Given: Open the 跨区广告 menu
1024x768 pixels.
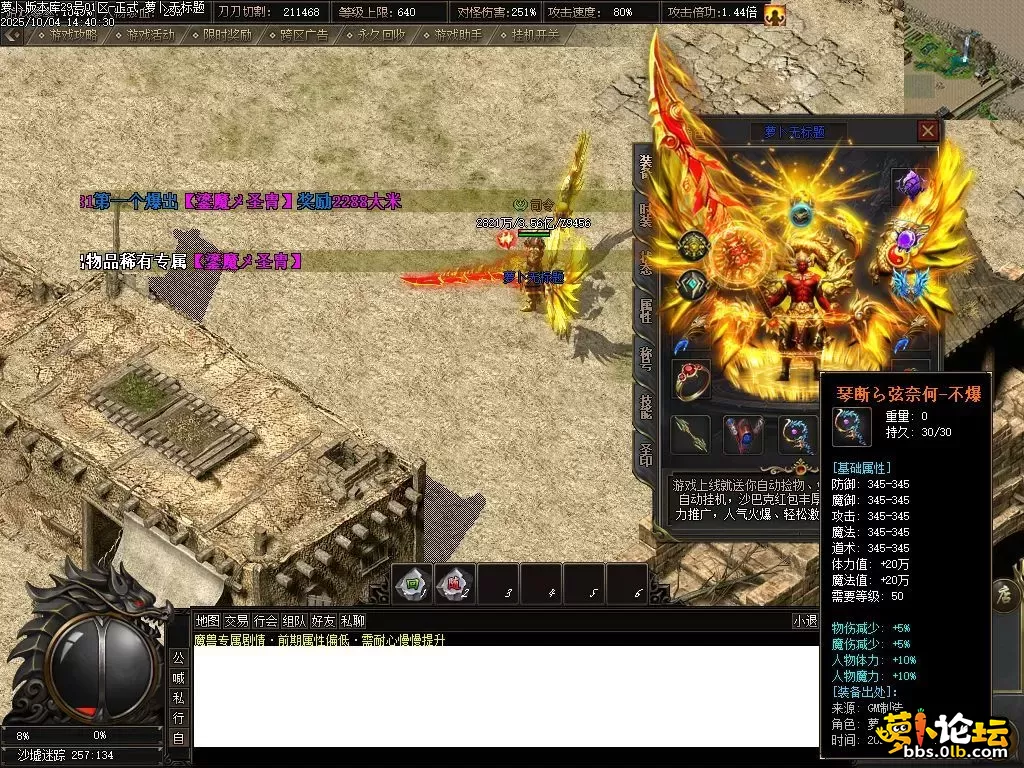Looking at the screenshot, I should coord(304,34).
